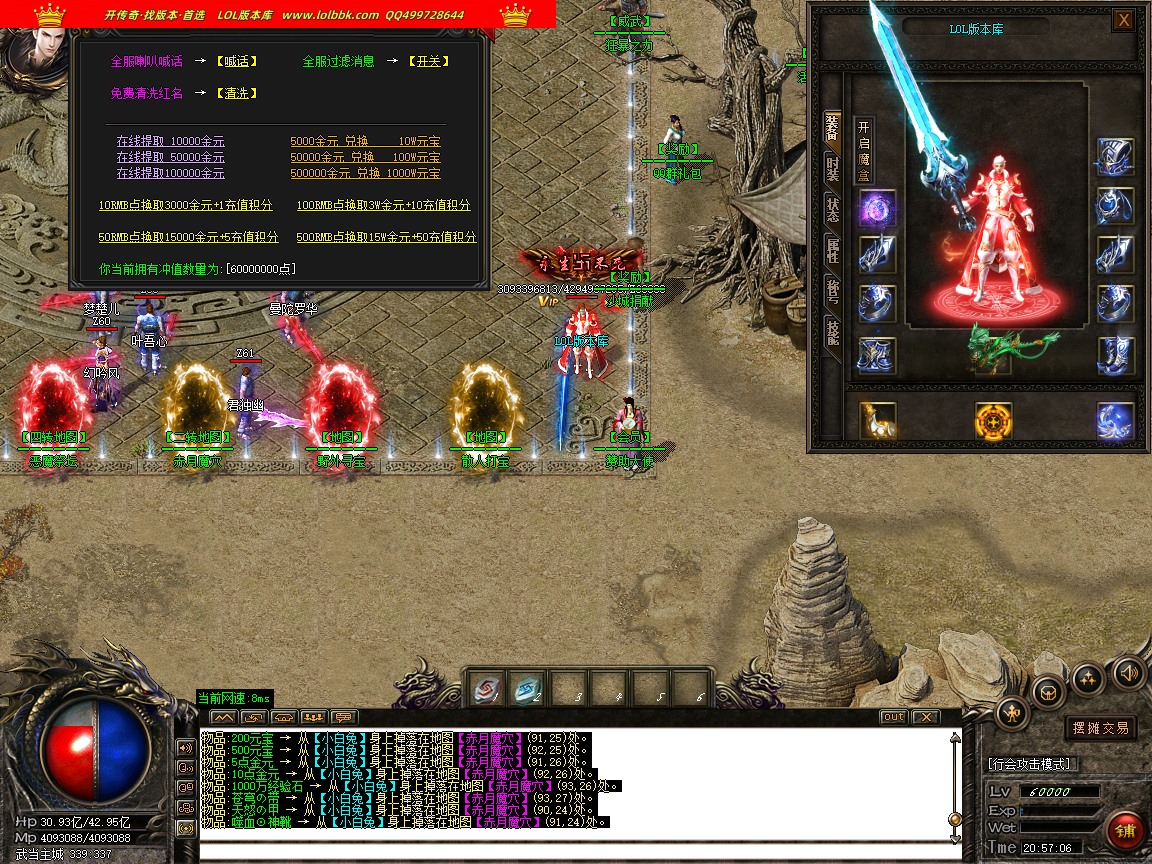Choose 10RMB点换取3000金元 recharge option
The height and width of the screenshot is (864, 1152).
coord(185,206)
